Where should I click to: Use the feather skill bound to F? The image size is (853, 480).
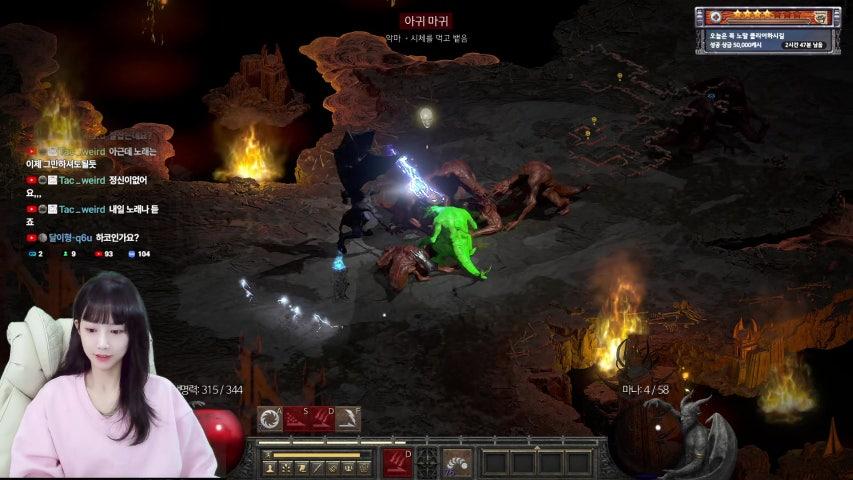348,419
